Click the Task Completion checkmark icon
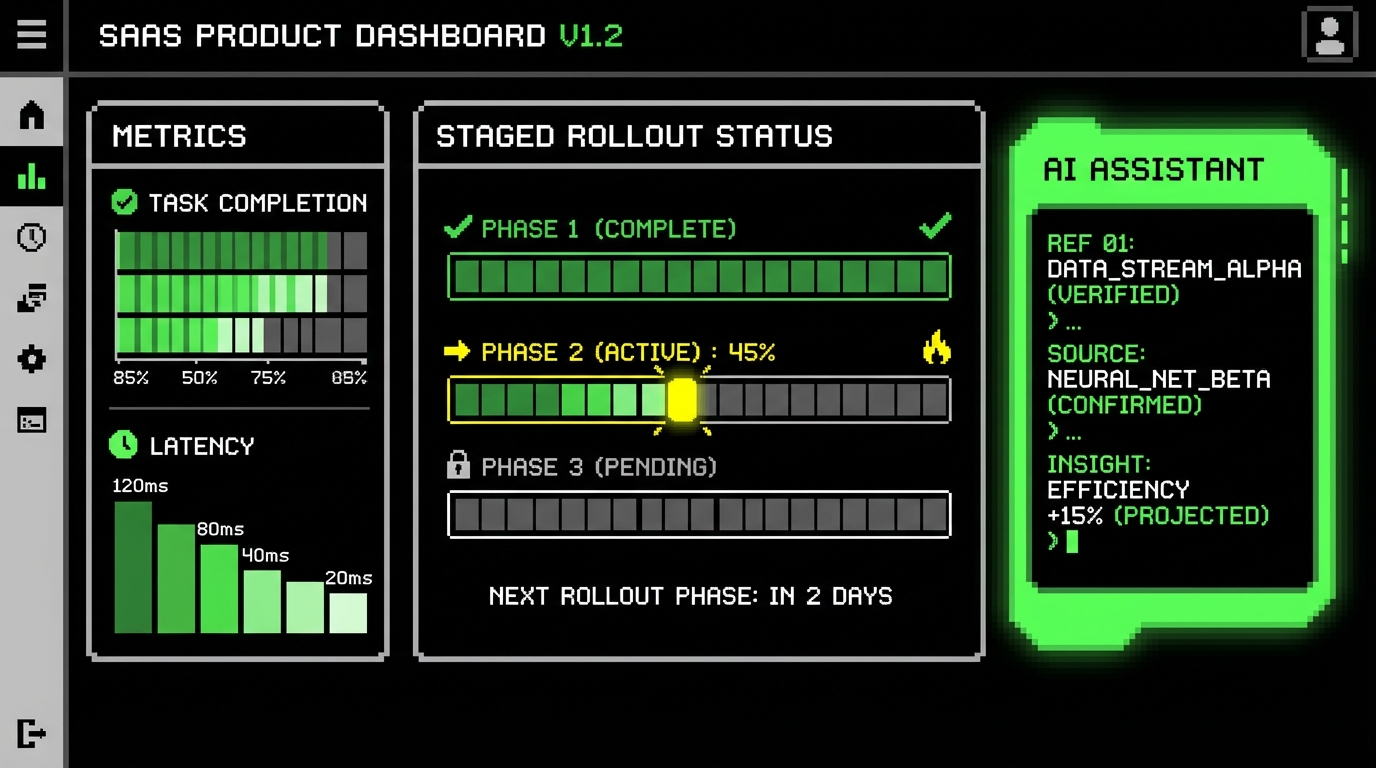This screenshot has width=1376, height=768. [x=124, y=203]
